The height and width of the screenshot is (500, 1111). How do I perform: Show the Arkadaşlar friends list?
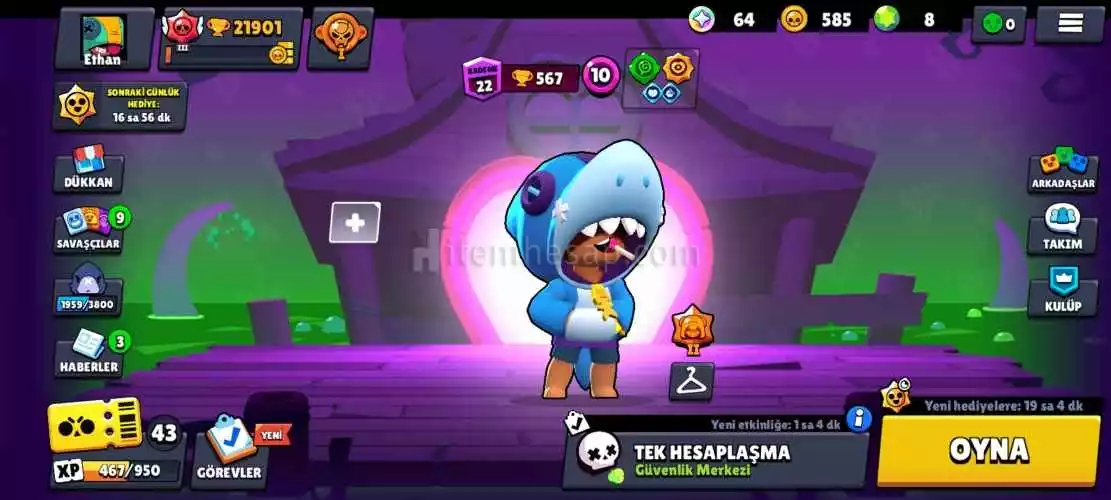point(1063,170)
